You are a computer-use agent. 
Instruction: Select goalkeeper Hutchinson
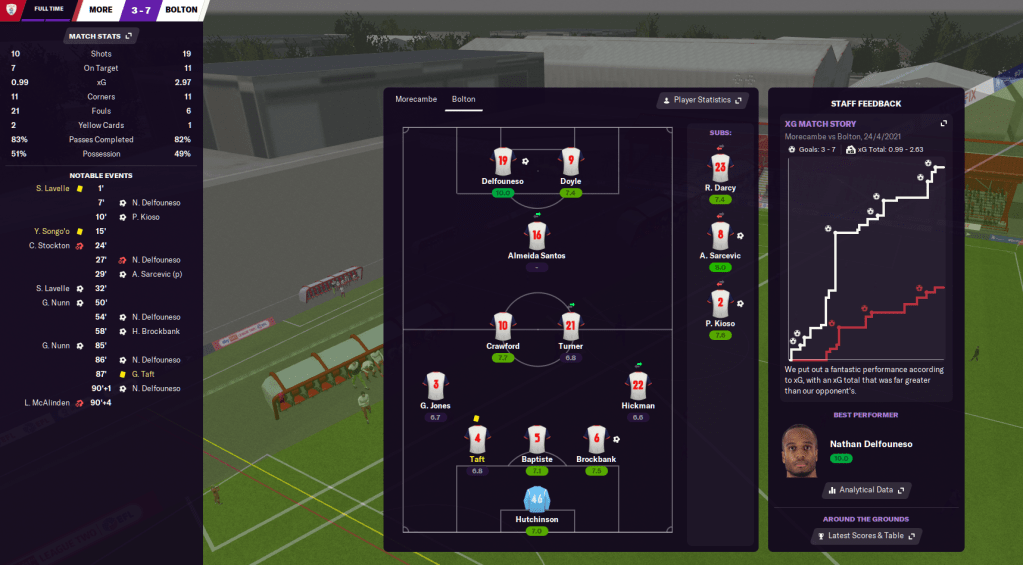click(x=537, y=499)
